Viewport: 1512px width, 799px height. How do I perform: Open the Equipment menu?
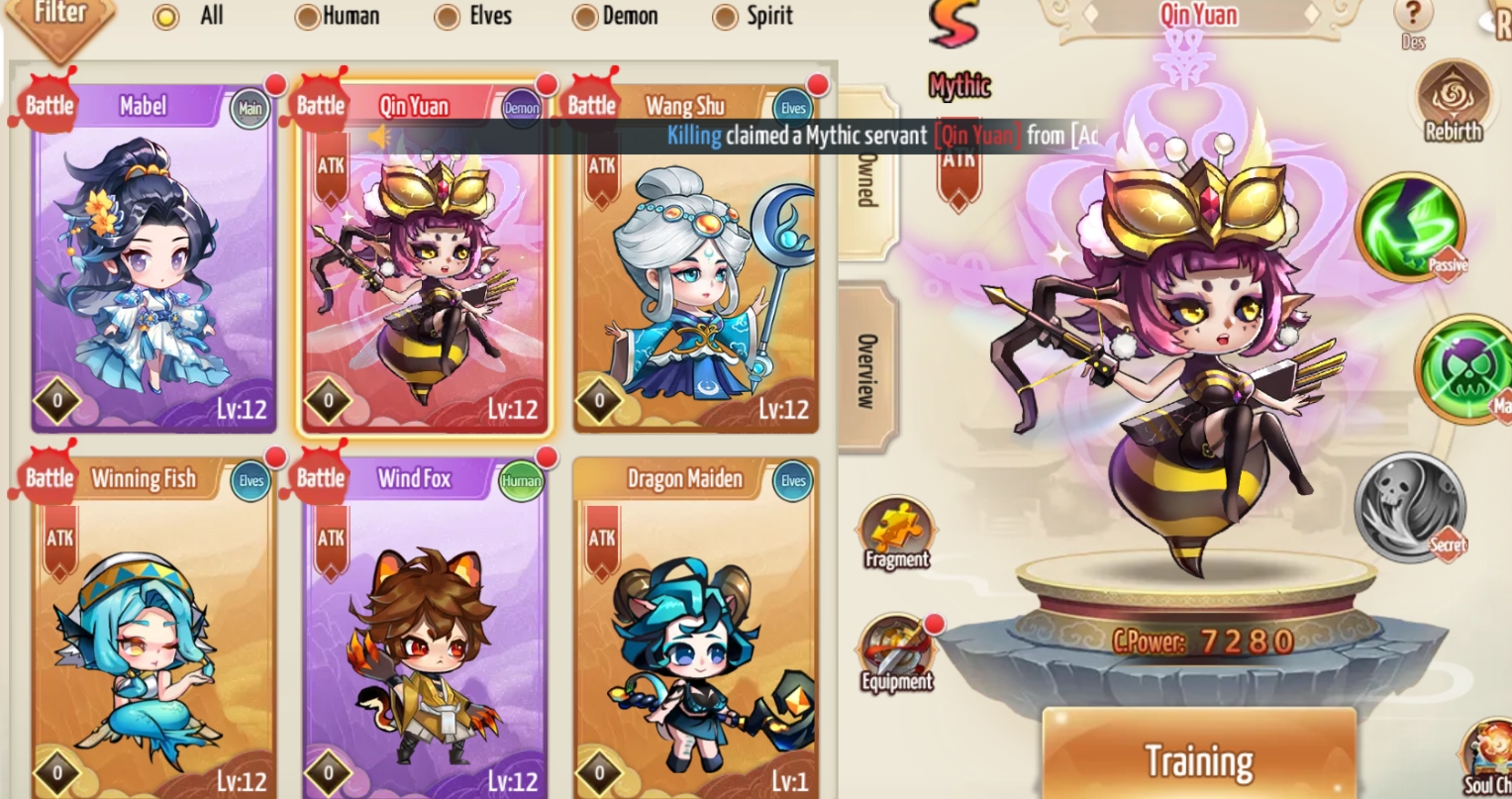click(896, 653)
